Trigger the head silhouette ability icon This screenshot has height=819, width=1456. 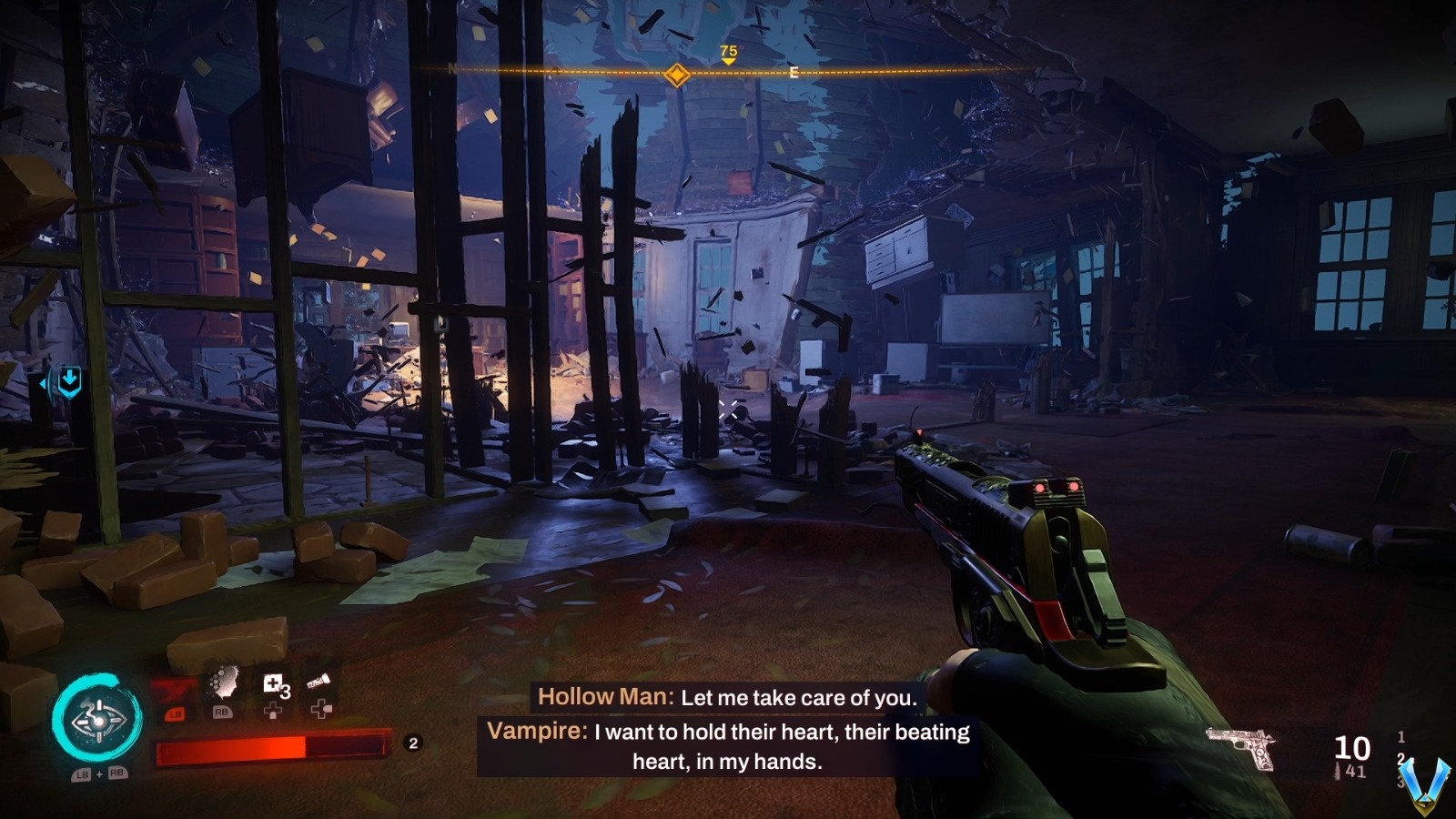(x=223, y=684)
